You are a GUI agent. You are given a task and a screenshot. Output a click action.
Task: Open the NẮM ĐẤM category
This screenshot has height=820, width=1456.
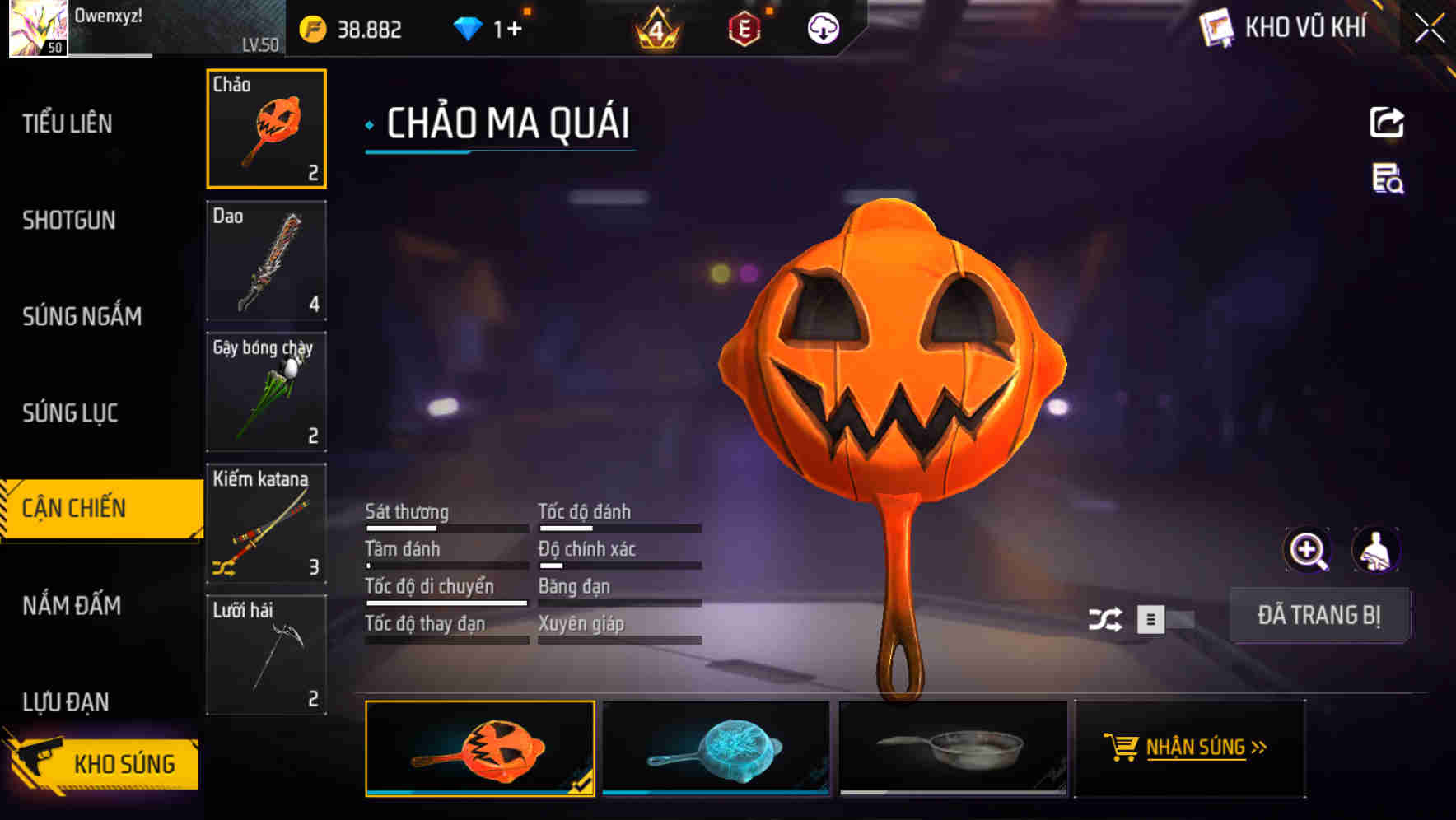click(71, 606)
